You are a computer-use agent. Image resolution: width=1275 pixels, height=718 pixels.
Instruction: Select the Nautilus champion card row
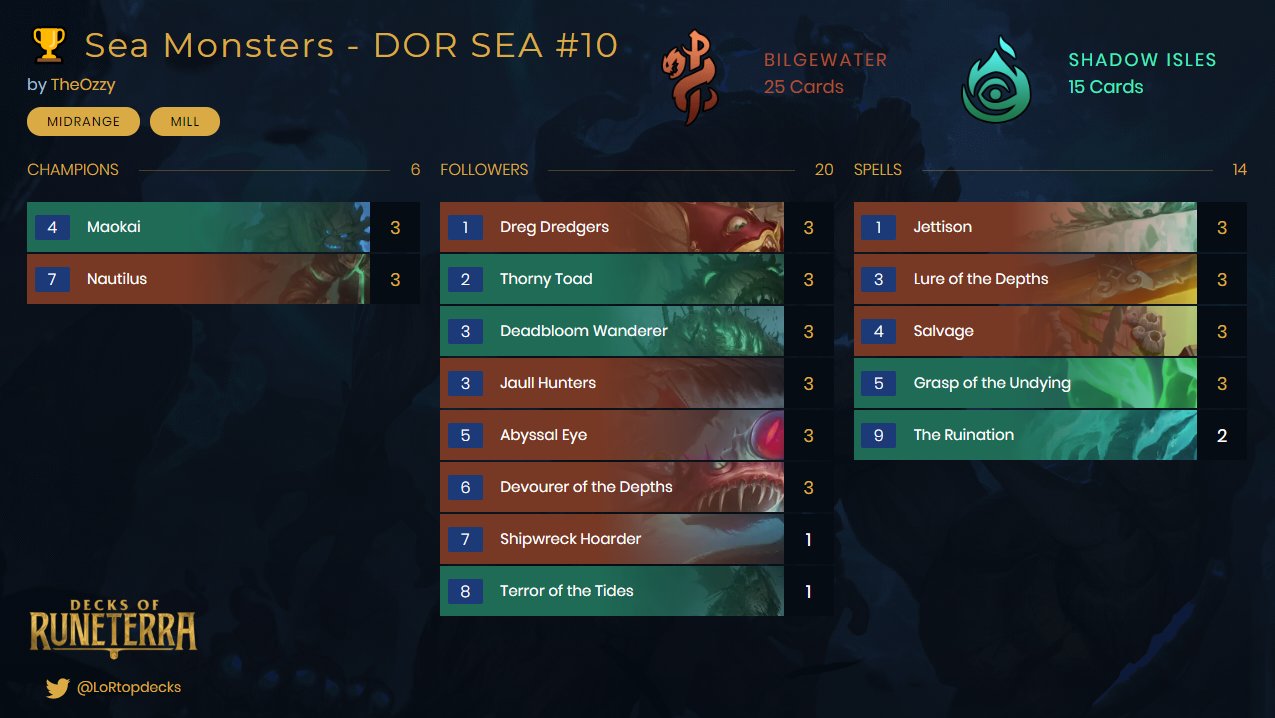point(198,280)
